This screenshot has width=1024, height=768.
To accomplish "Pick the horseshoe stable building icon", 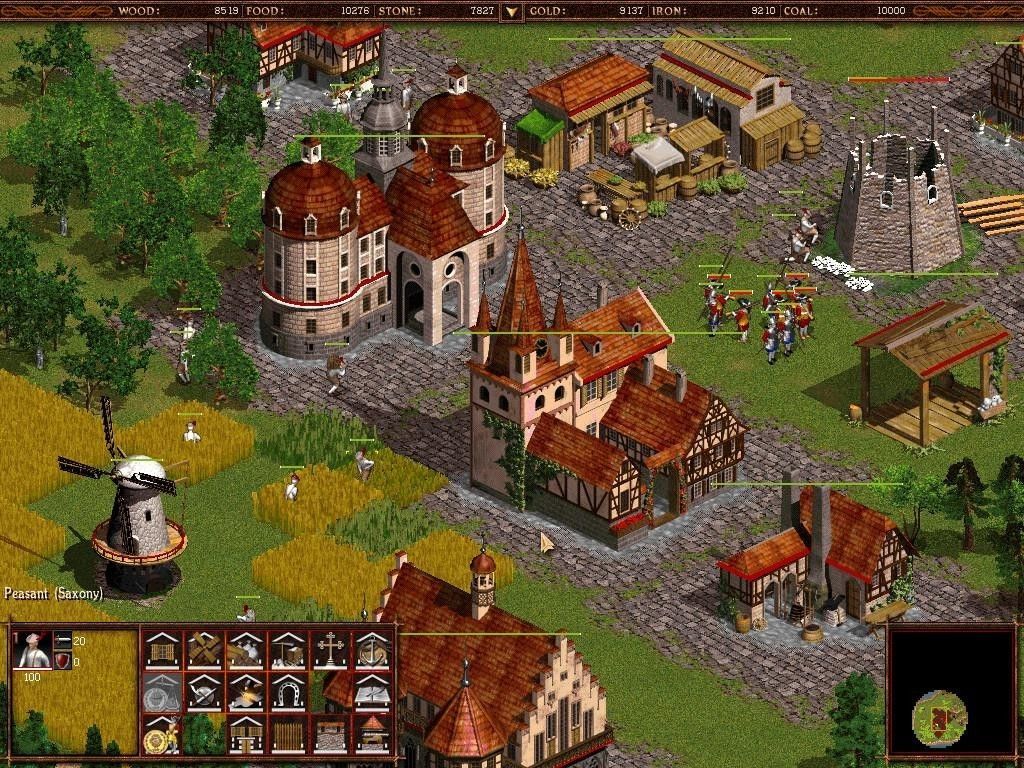I will [288, 692].
